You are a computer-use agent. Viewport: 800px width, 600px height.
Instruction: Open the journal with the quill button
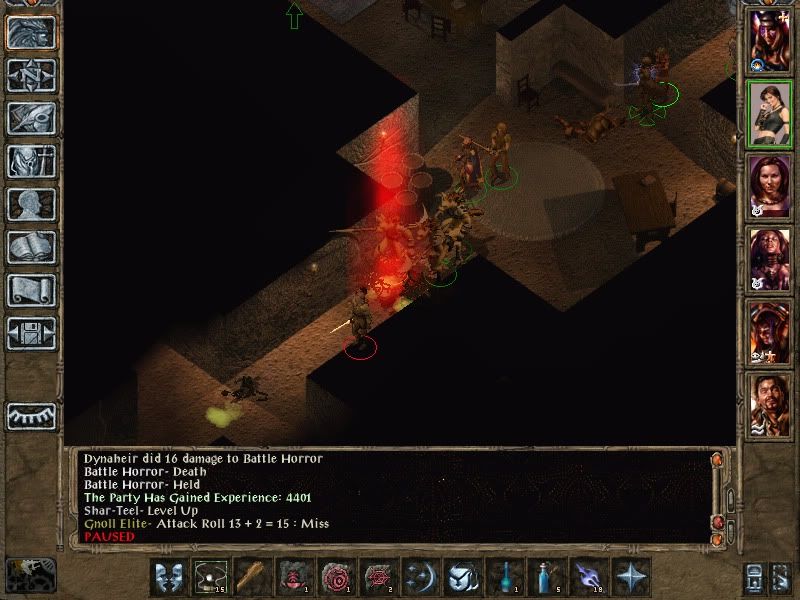click(31, 118)
